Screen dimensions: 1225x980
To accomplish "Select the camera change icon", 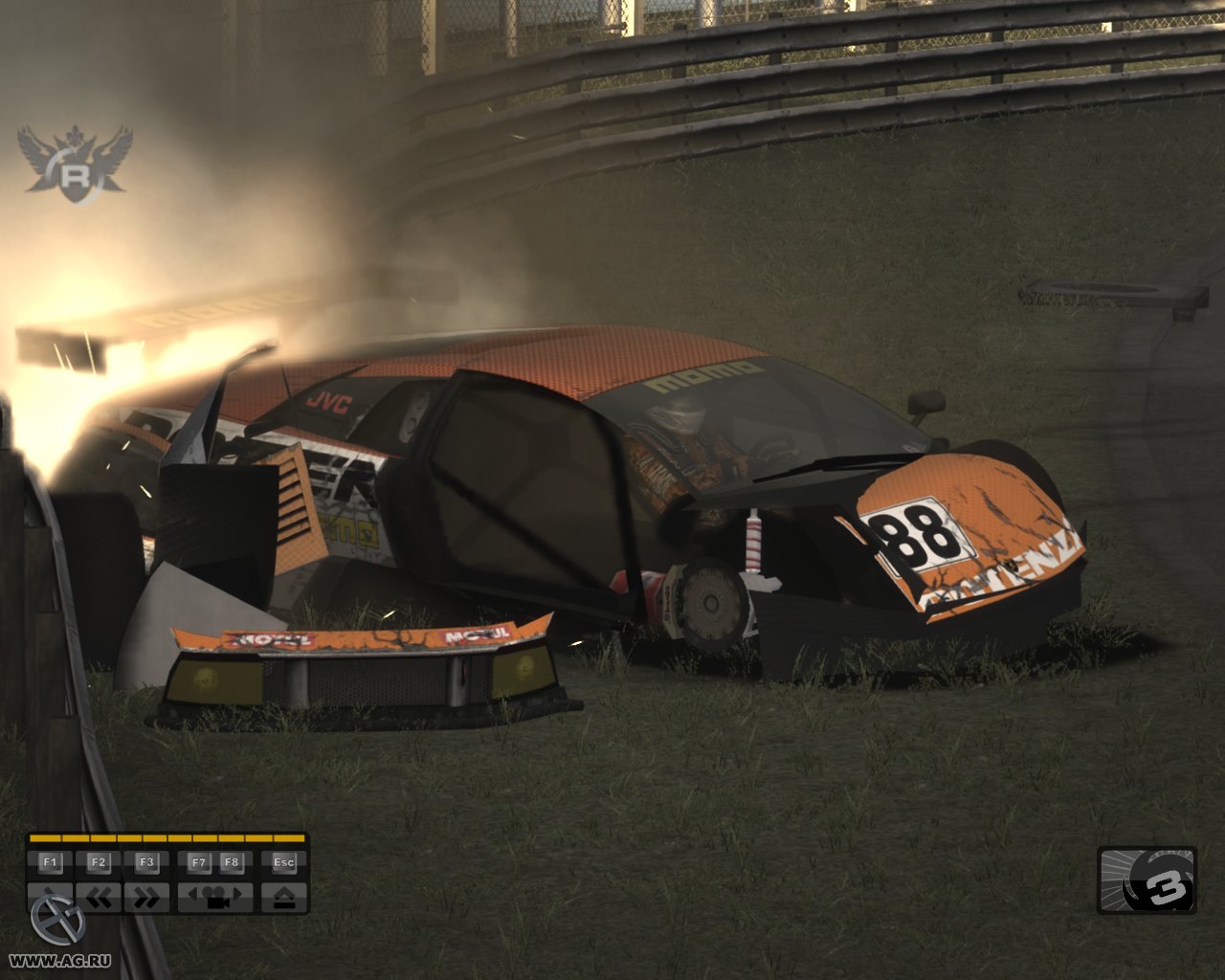I will coord(215,896).
